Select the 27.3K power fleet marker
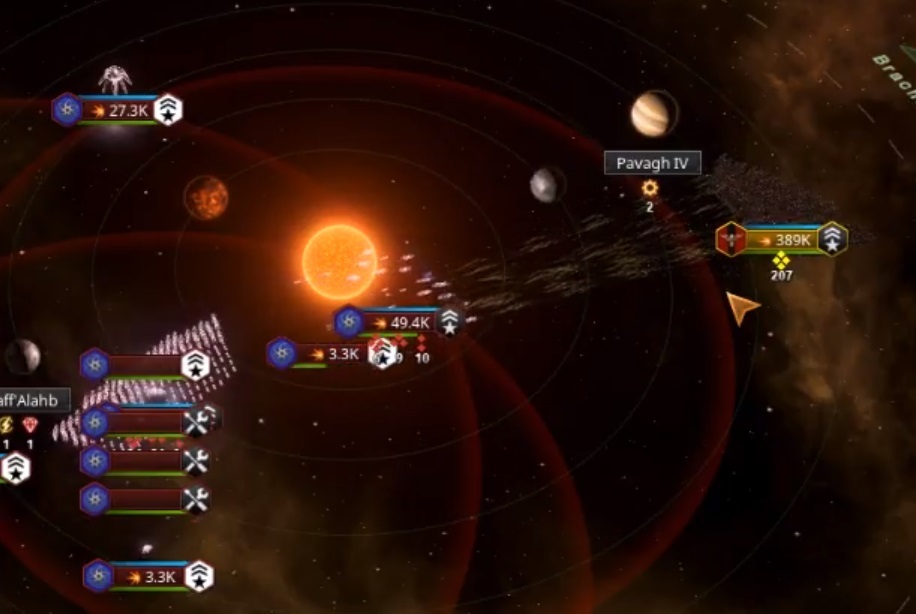This screenshot has height=614, width=916. coord(120,110)
